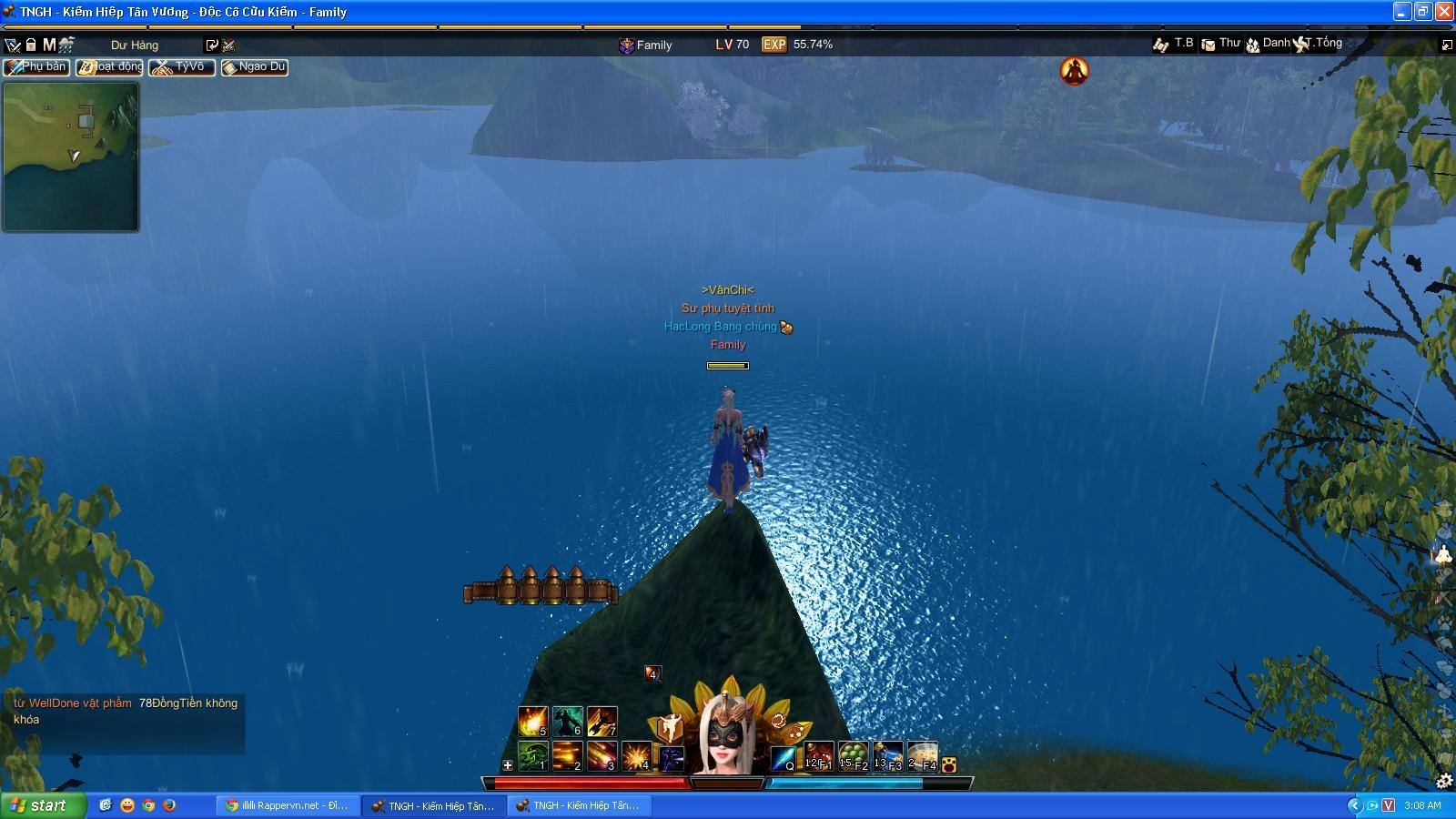The width and height of the screenshot is (1456, 819).
Task: Open the Phụ bản dungeon menu
Action: click(36, 67)
